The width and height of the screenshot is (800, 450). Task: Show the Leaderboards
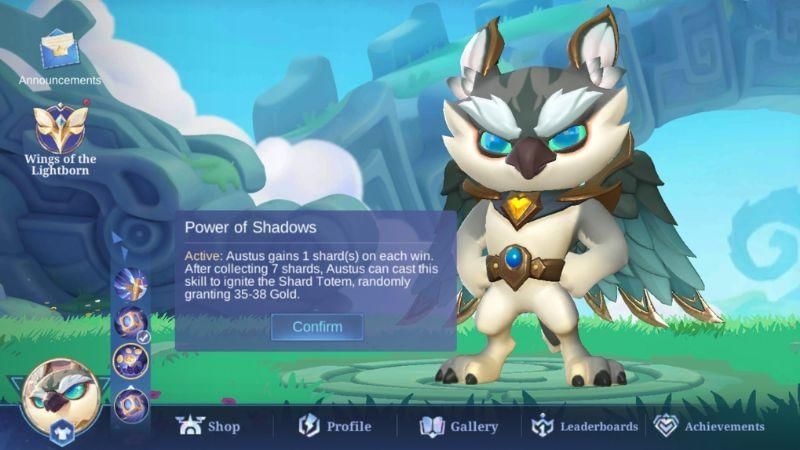(x=585, y=426)
